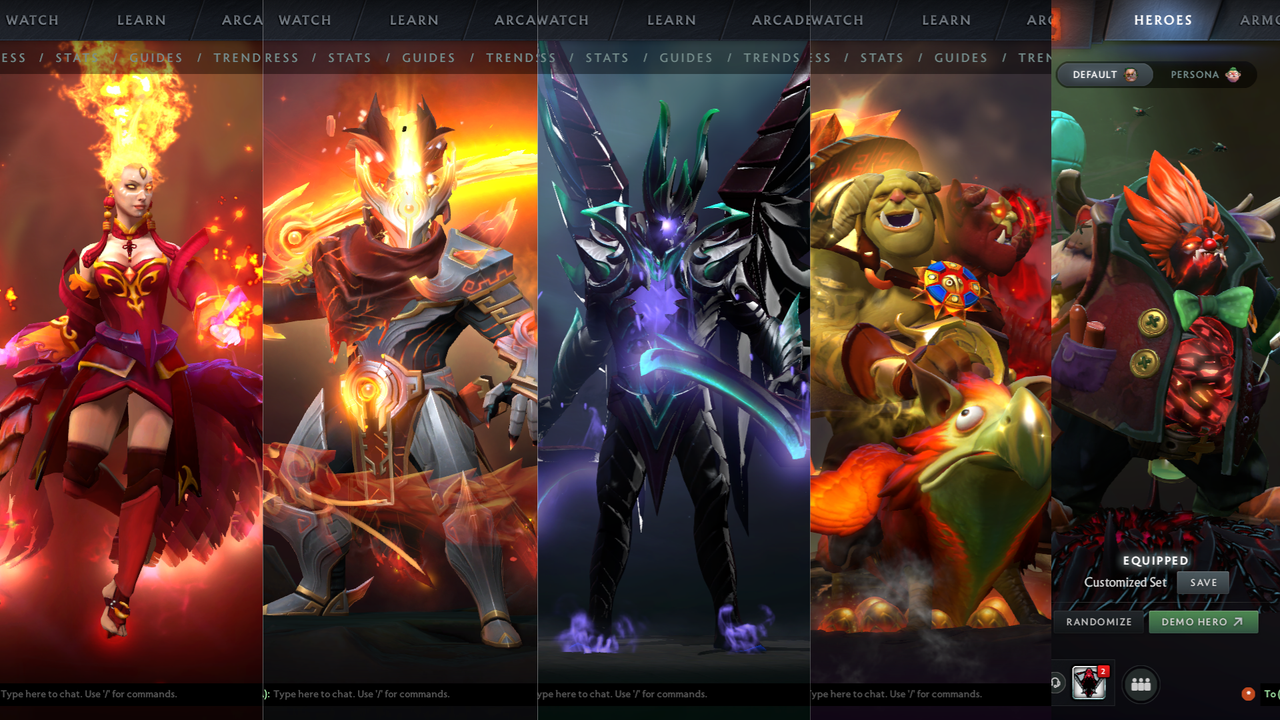Save the Customized Set

(1202, 582)
